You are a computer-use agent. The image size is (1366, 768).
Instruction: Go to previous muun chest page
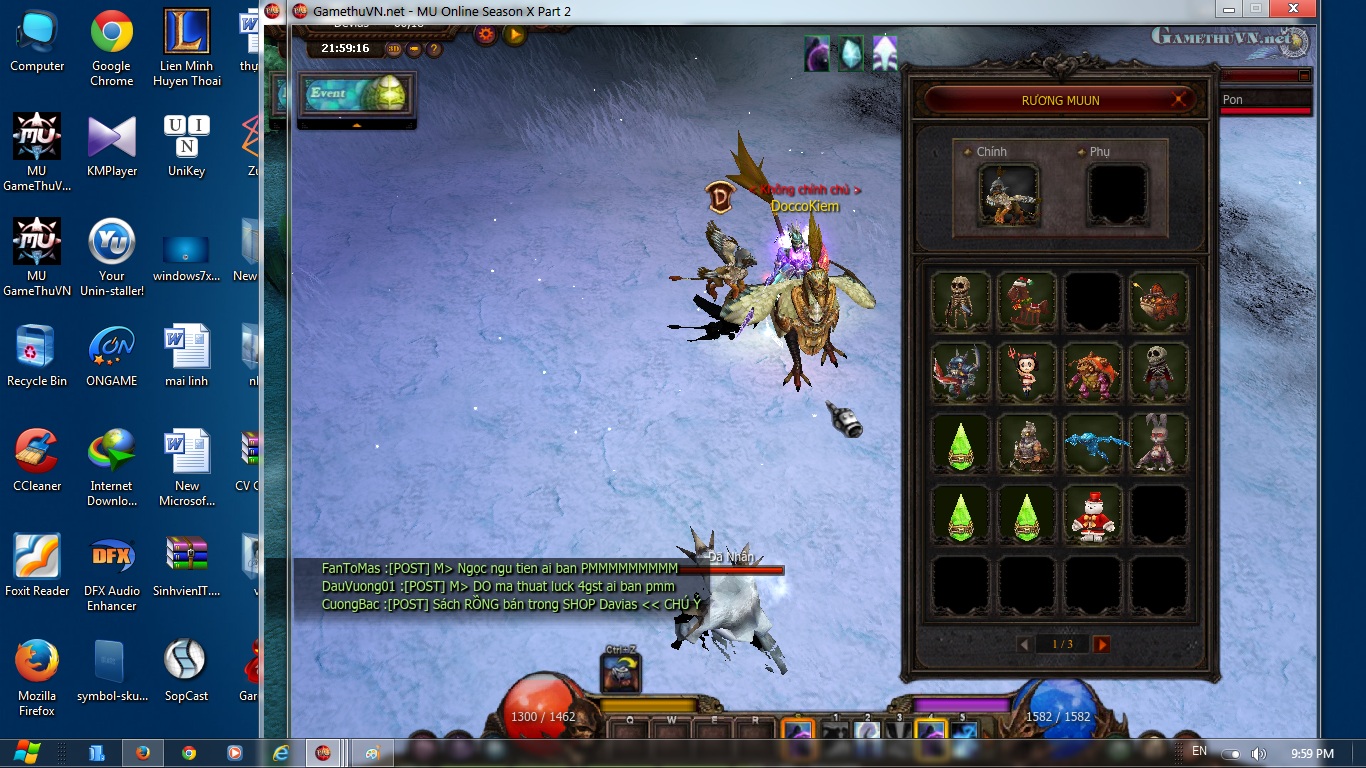tap(1023, 645)
